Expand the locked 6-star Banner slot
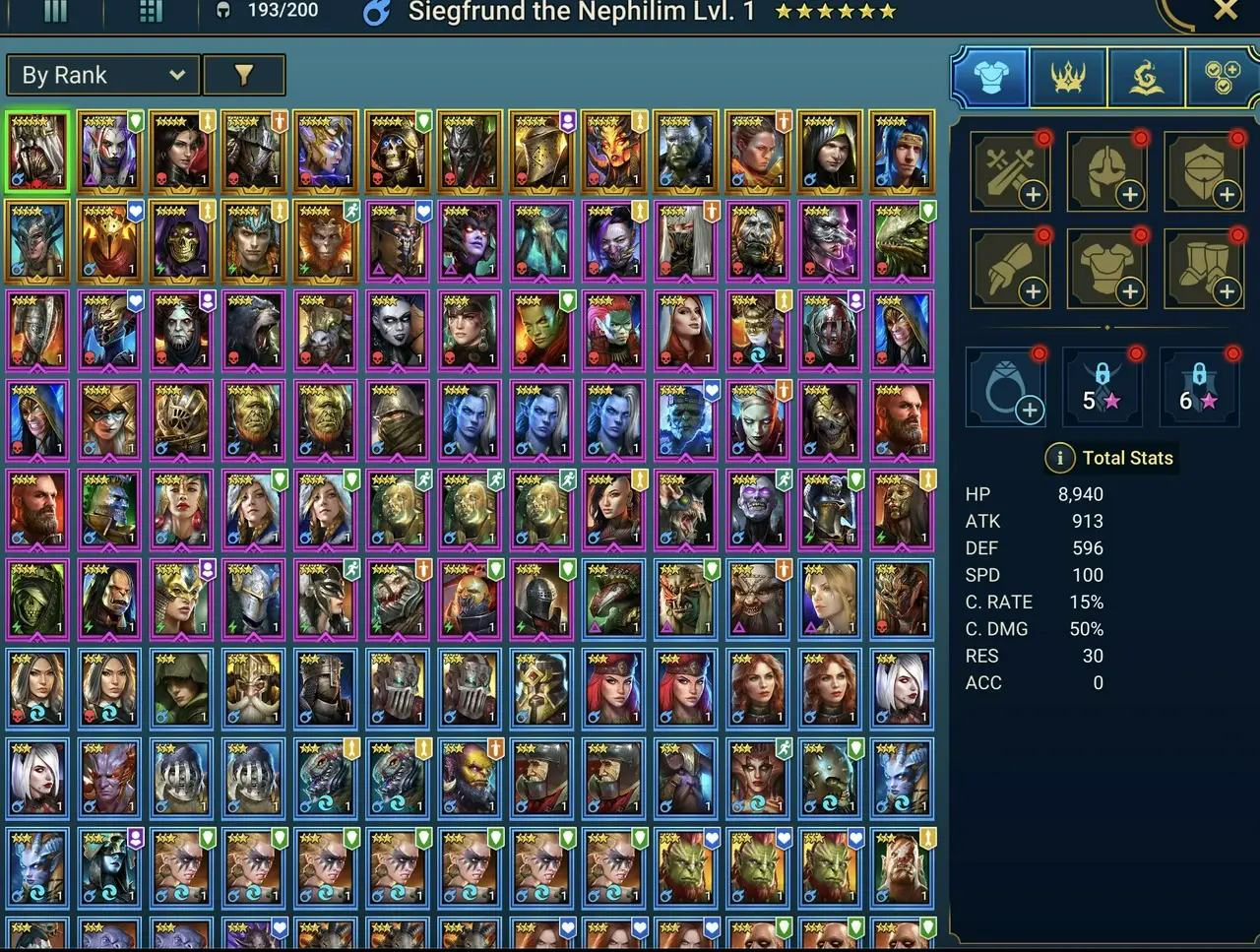1260x952 pixels. 1199,386
